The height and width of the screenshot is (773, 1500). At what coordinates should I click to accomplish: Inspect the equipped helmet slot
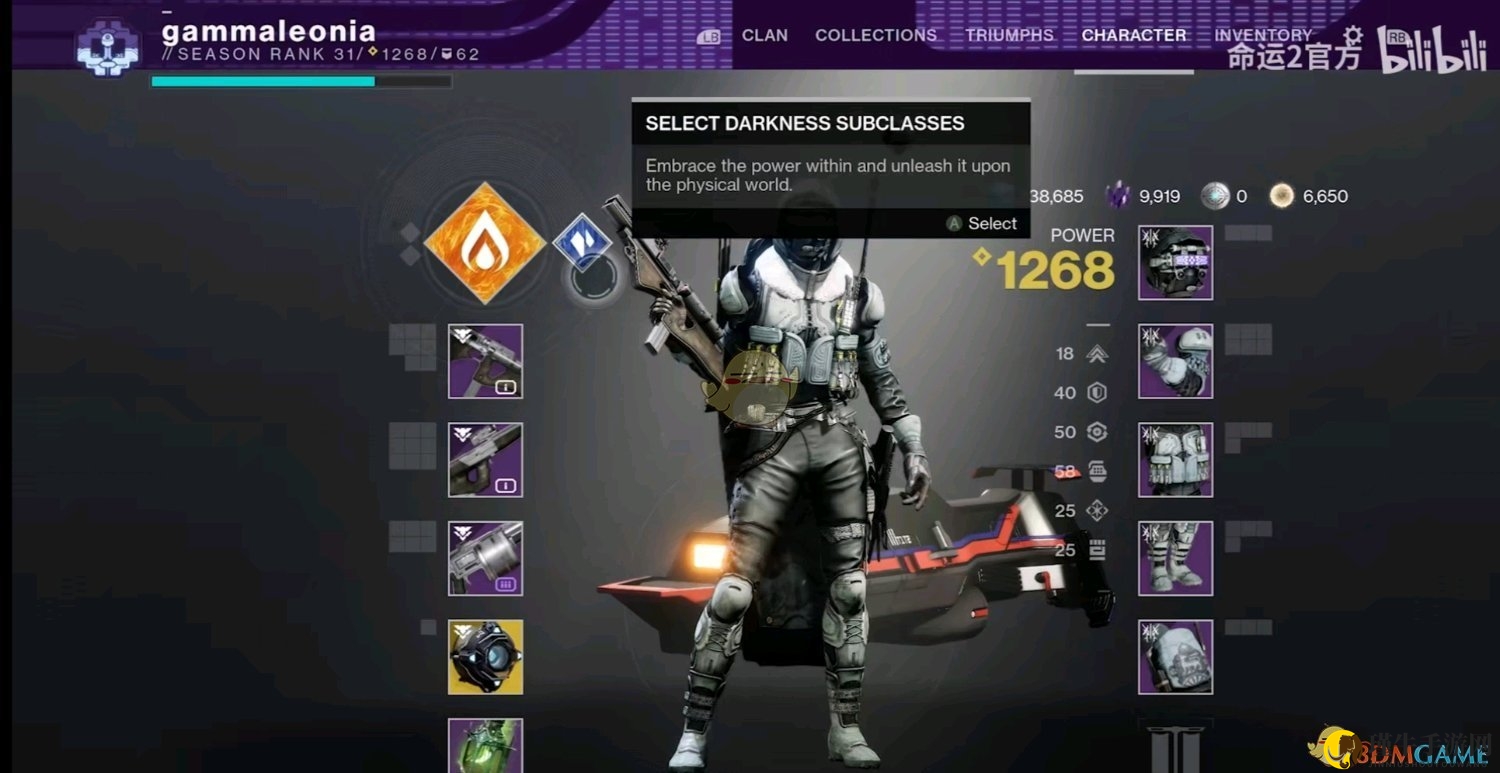pos(1175,263)
